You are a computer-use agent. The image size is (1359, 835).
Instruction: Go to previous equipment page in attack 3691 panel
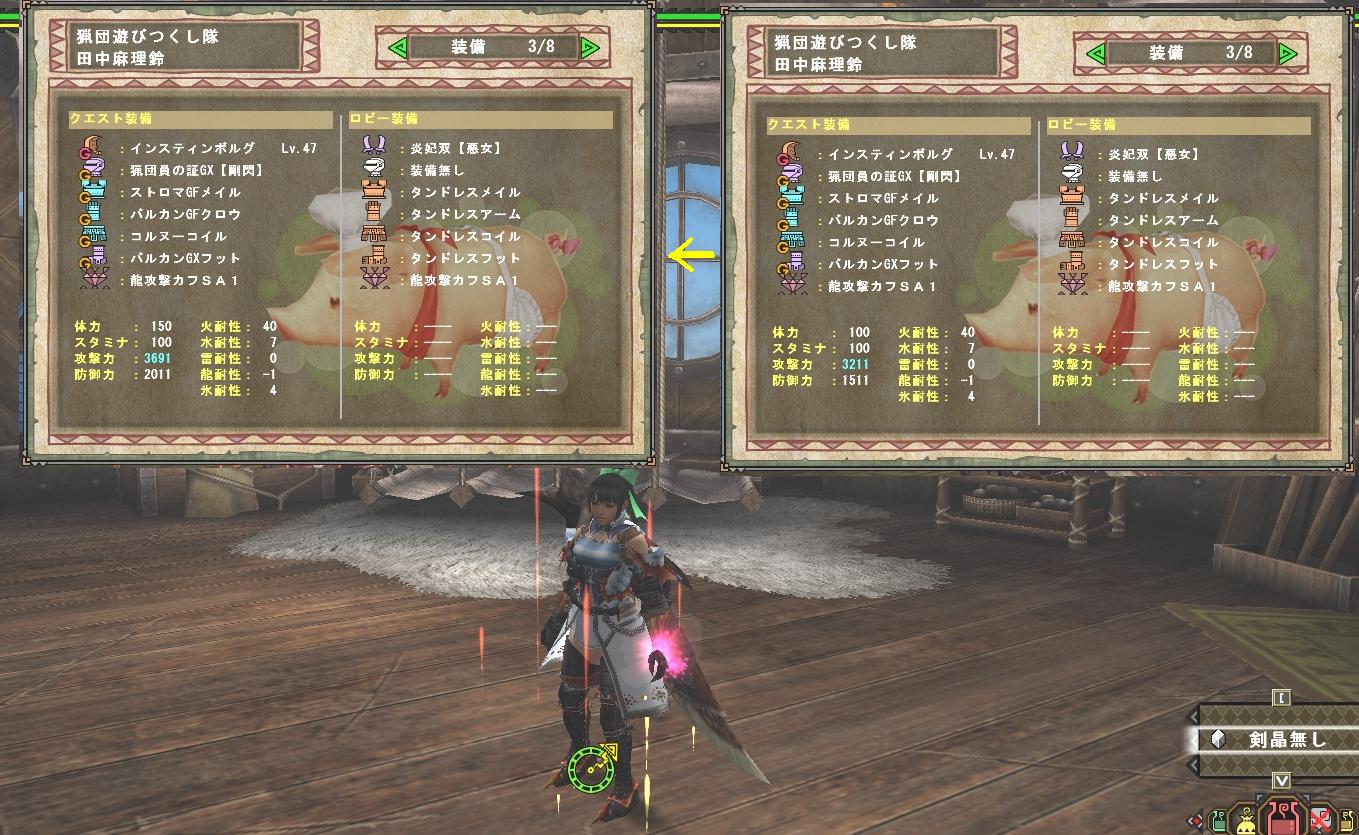[398, 47]
